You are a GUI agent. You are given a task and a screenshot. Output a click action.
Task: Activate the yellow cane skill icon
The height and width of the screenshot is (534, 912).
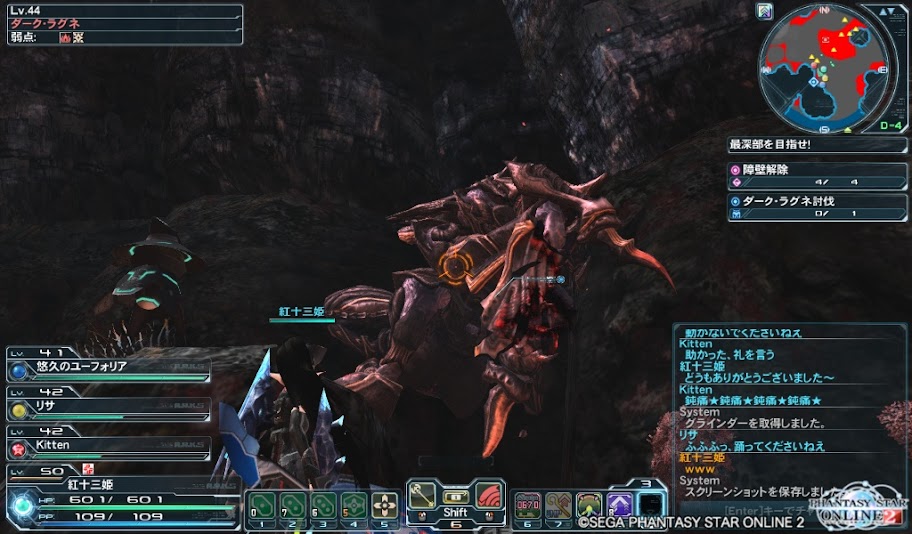(558, 505)
